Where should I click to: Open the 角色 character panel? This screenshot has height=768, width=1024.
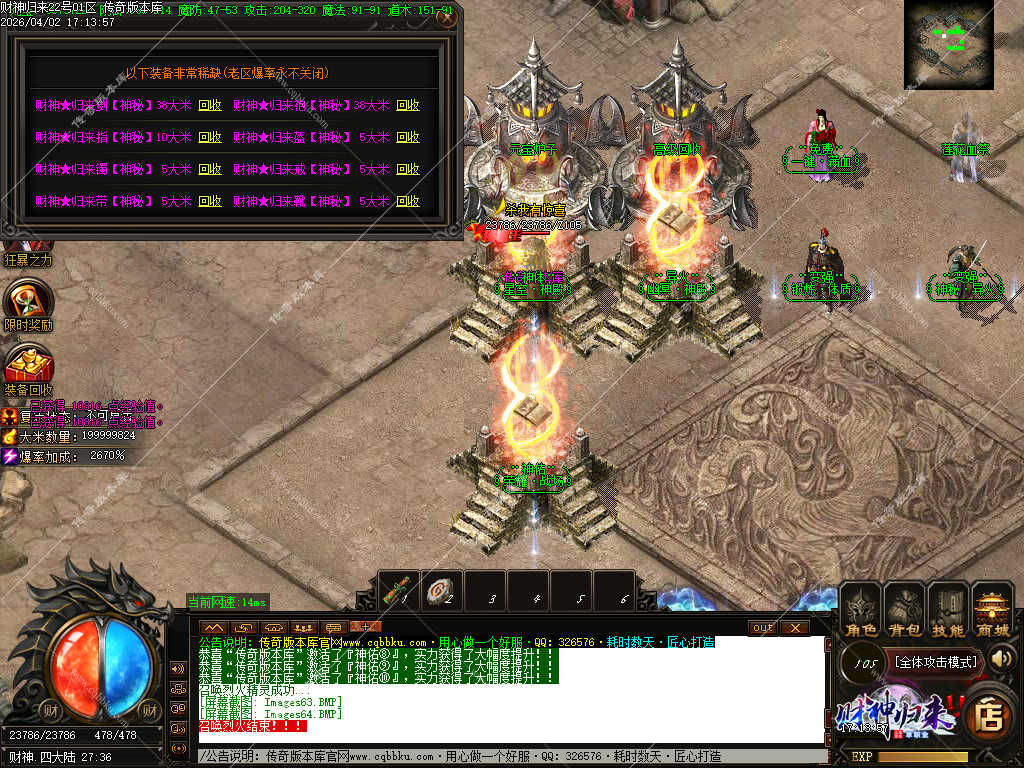tap(861, 611)
